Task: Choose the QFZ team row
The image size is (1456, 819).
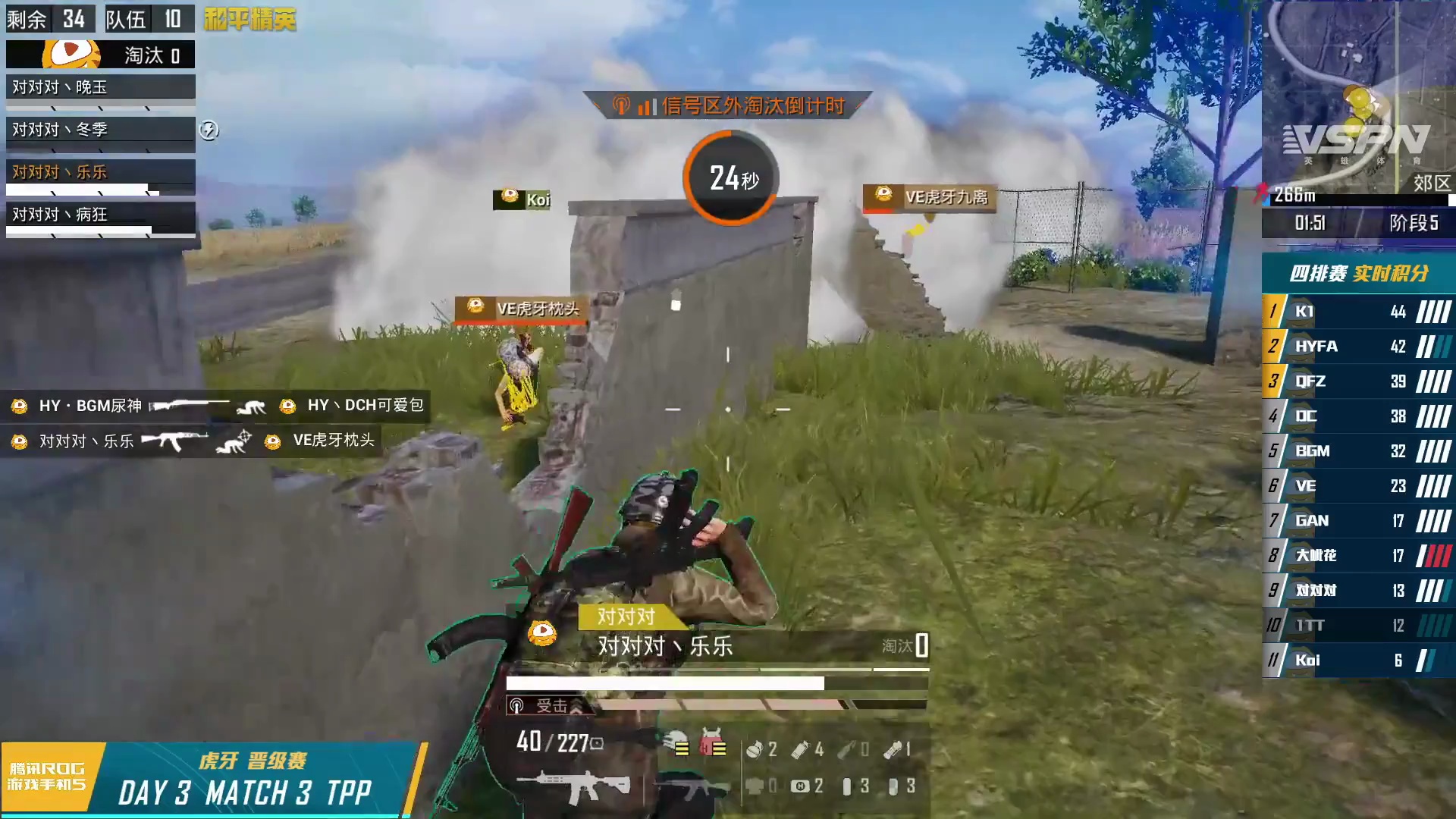Action: click(x=1357, y=381)
